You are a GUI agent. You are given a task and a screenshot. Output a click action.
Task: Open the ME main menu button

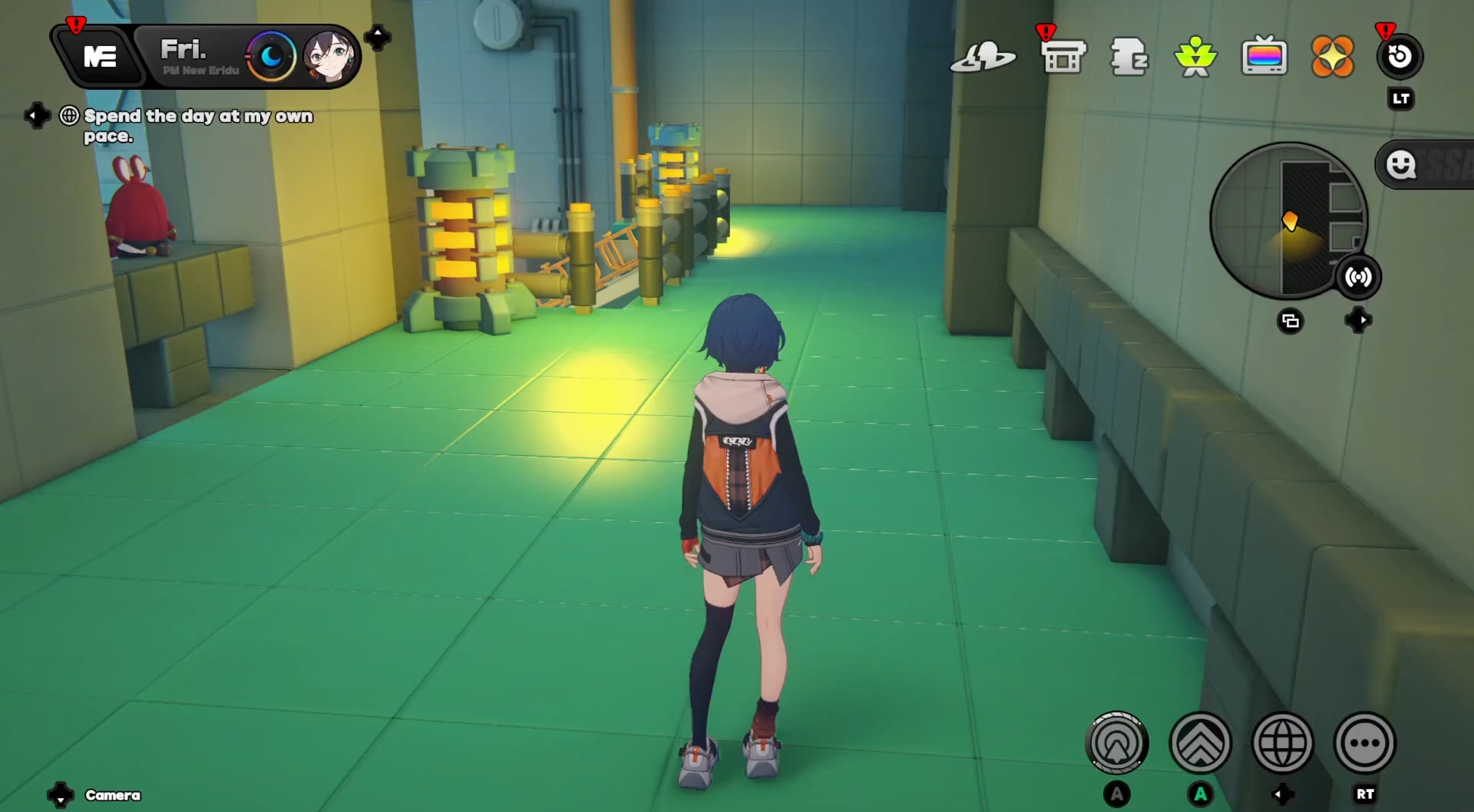click(100, 57)
